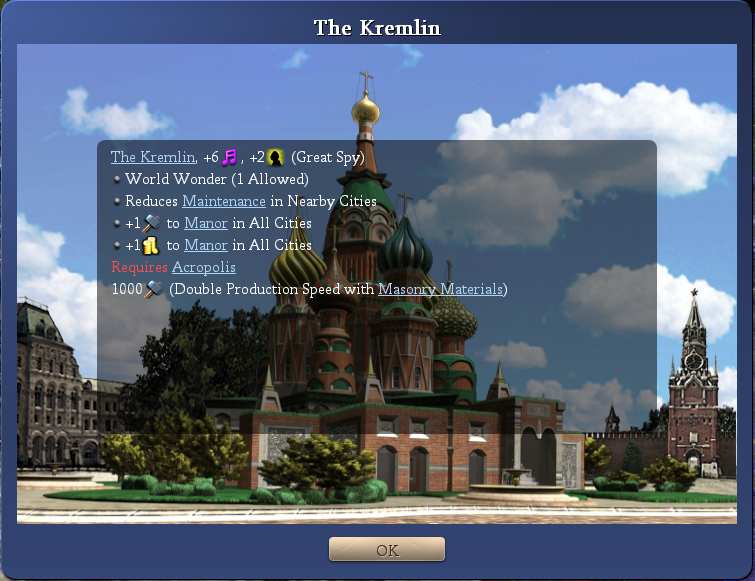
Task: Confirm the Kremlin popup with OK
Action: click(x=387, y=550)
